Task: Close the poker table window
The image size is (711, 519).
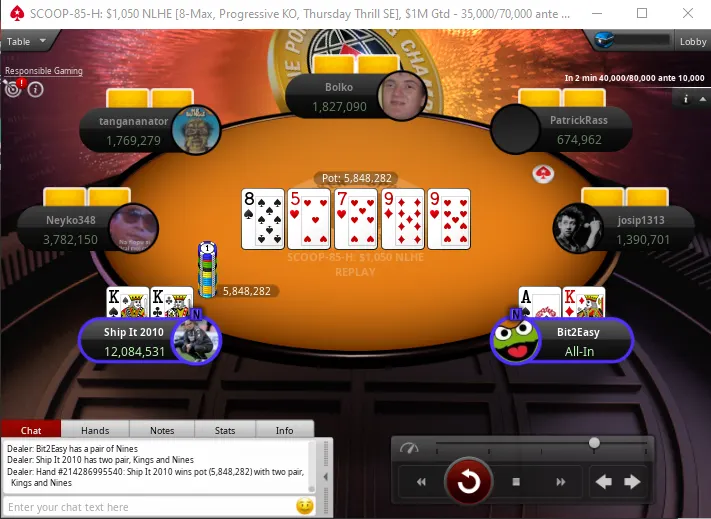Action: click(687, 13)
